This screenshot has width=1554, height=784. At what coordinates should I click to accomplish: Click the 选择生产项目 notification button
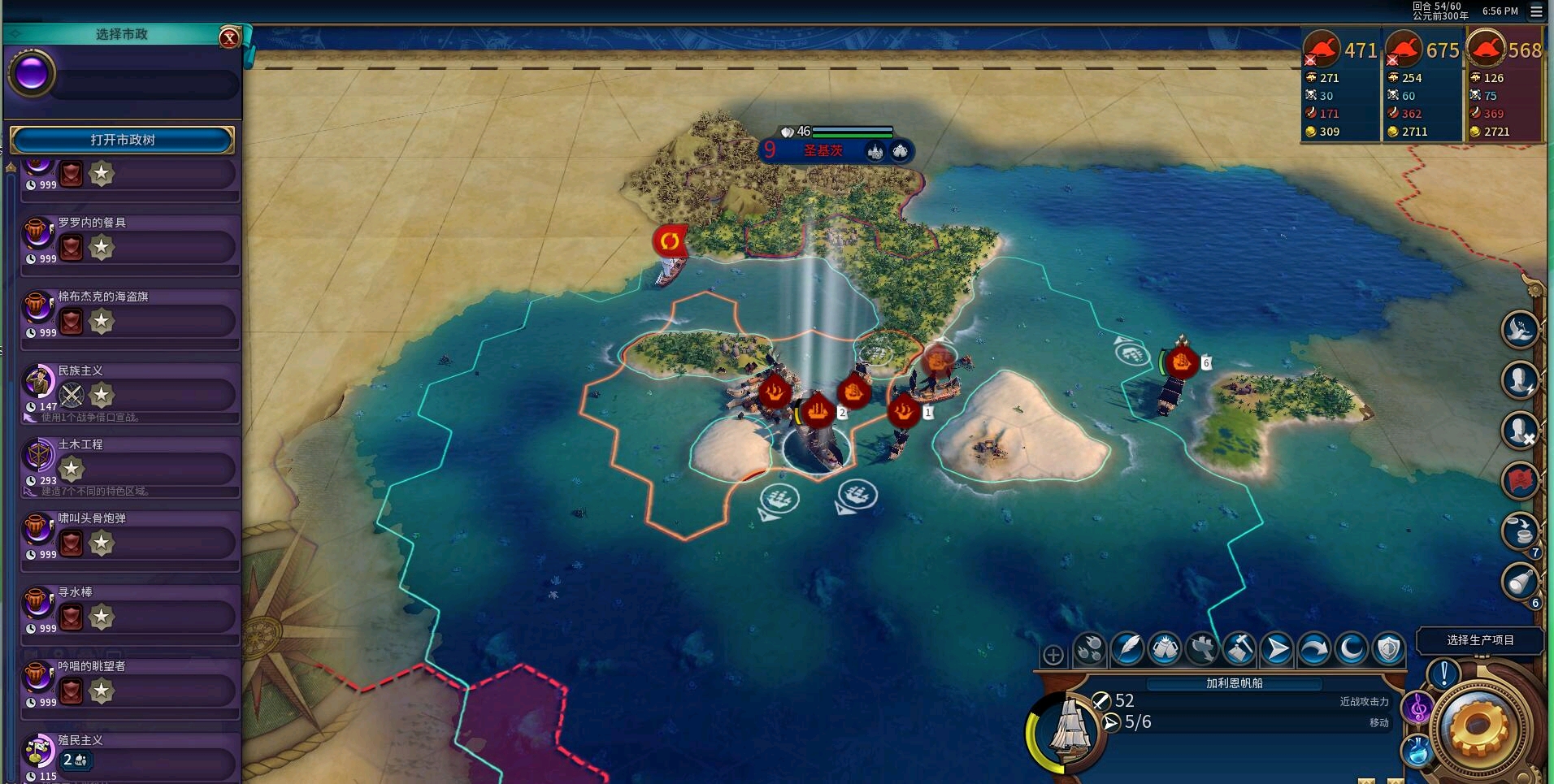coord(1480,640)
